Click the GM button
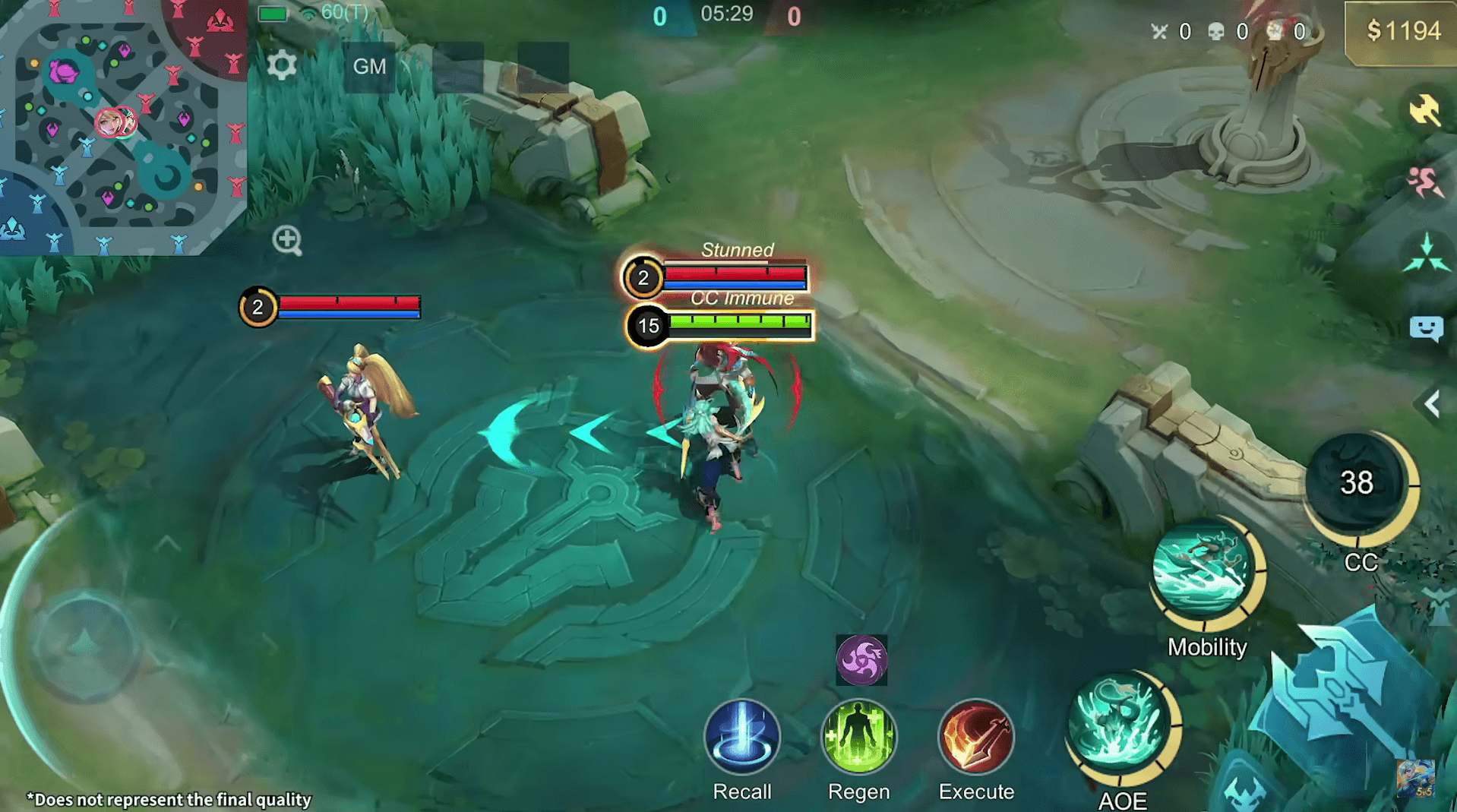Viewport: 1457px width, 812px height. [x=369, y=67]
